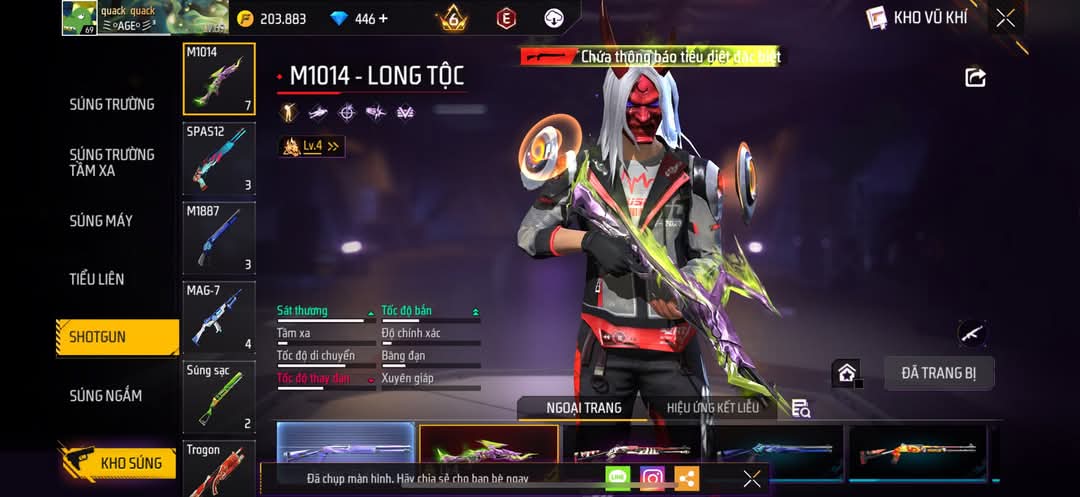The width and height of the screenshot is (1080, 497).
Task: Select the SPAS12 shotgun tile
Action: point(219,158)
